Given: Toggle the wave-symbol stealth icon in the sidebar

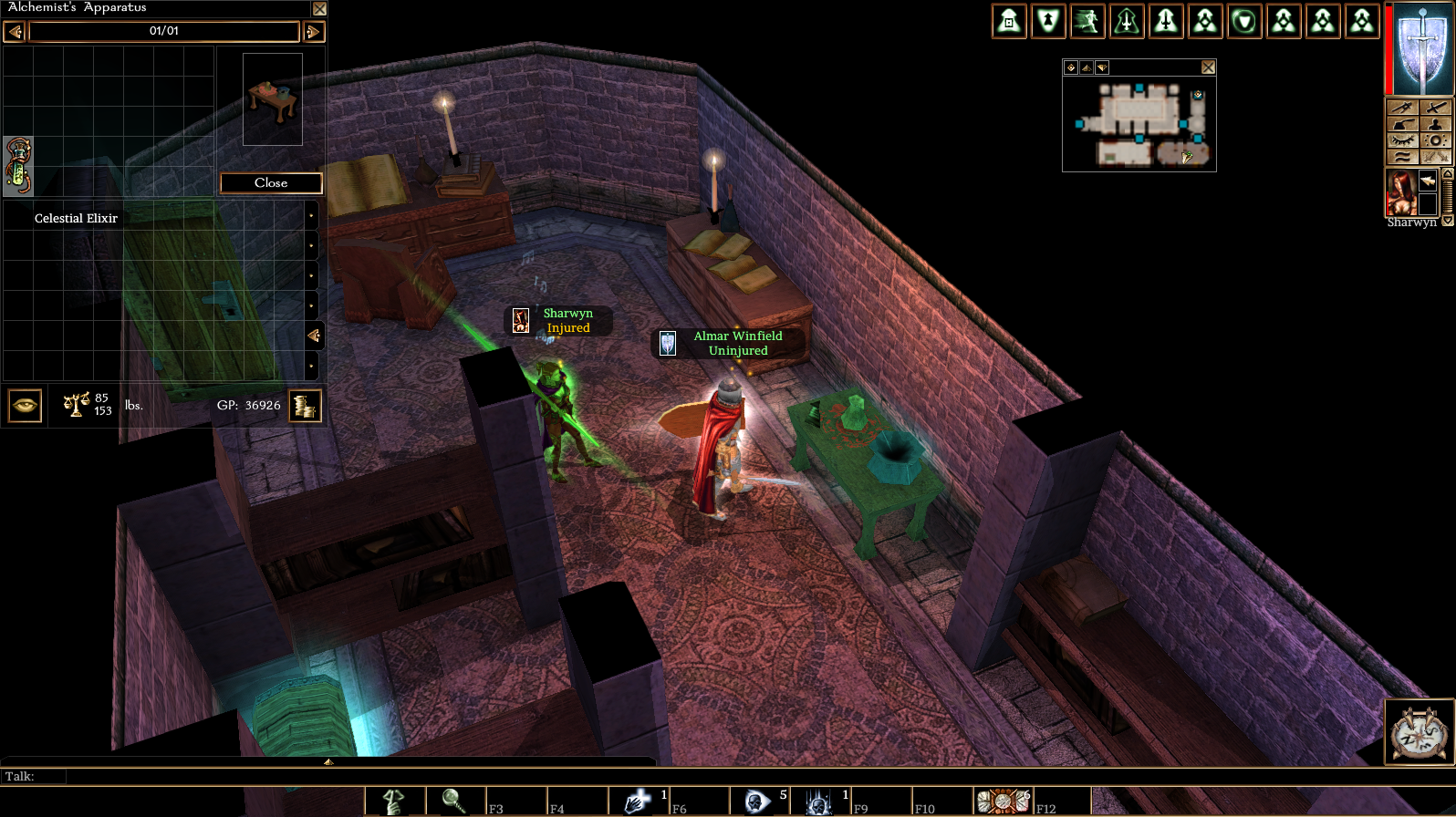Looking at the screenshot, I should tap(1403, 156).
